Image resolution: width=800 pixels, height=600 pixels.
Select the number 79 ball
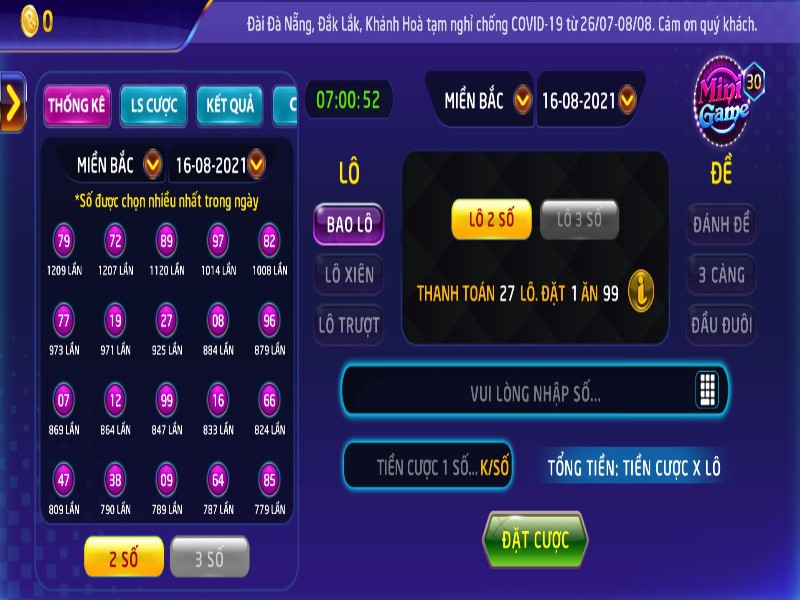tap(64, 241)
